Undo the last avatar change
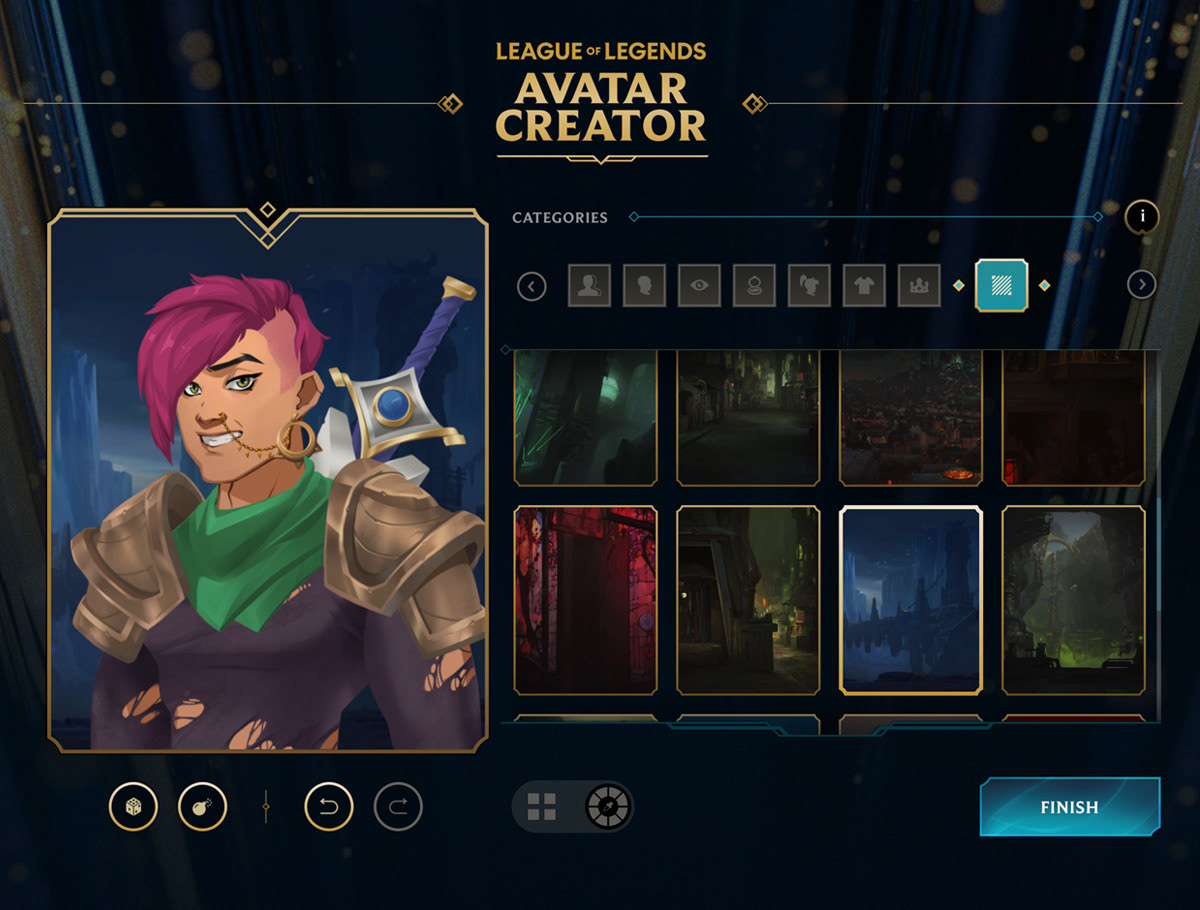The image size is (1200, 910). tap(329, 806)
